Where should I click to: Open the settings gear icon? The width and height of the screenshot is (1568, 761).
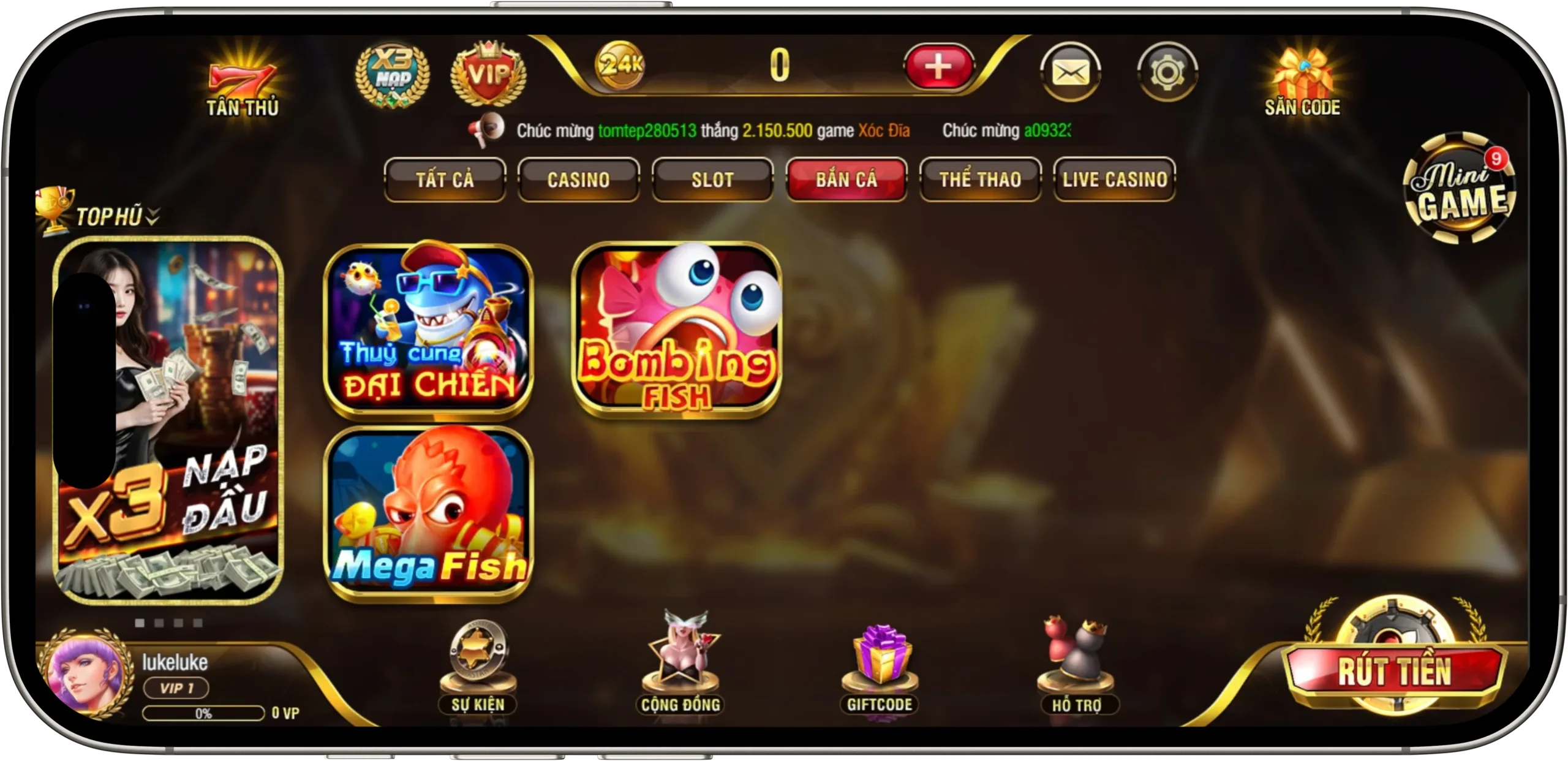(1167, 70)
